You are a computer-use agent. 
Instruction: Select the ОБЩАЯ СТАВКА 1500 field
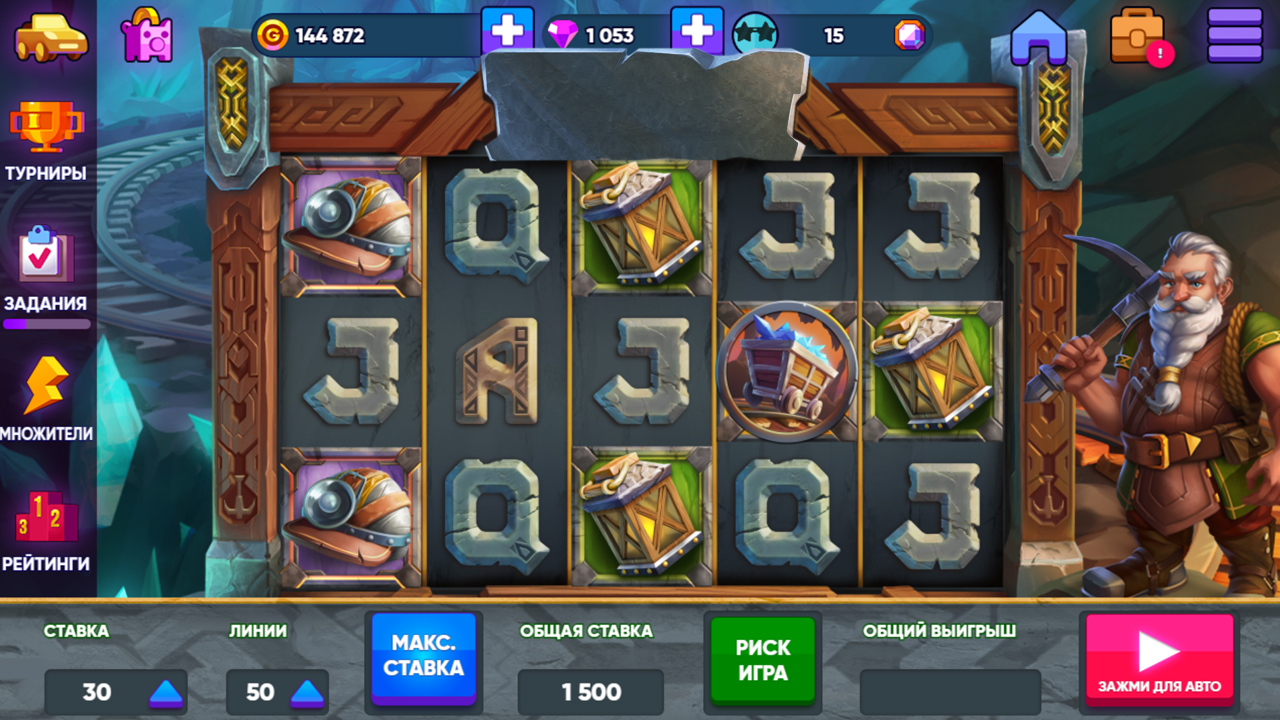590,692
